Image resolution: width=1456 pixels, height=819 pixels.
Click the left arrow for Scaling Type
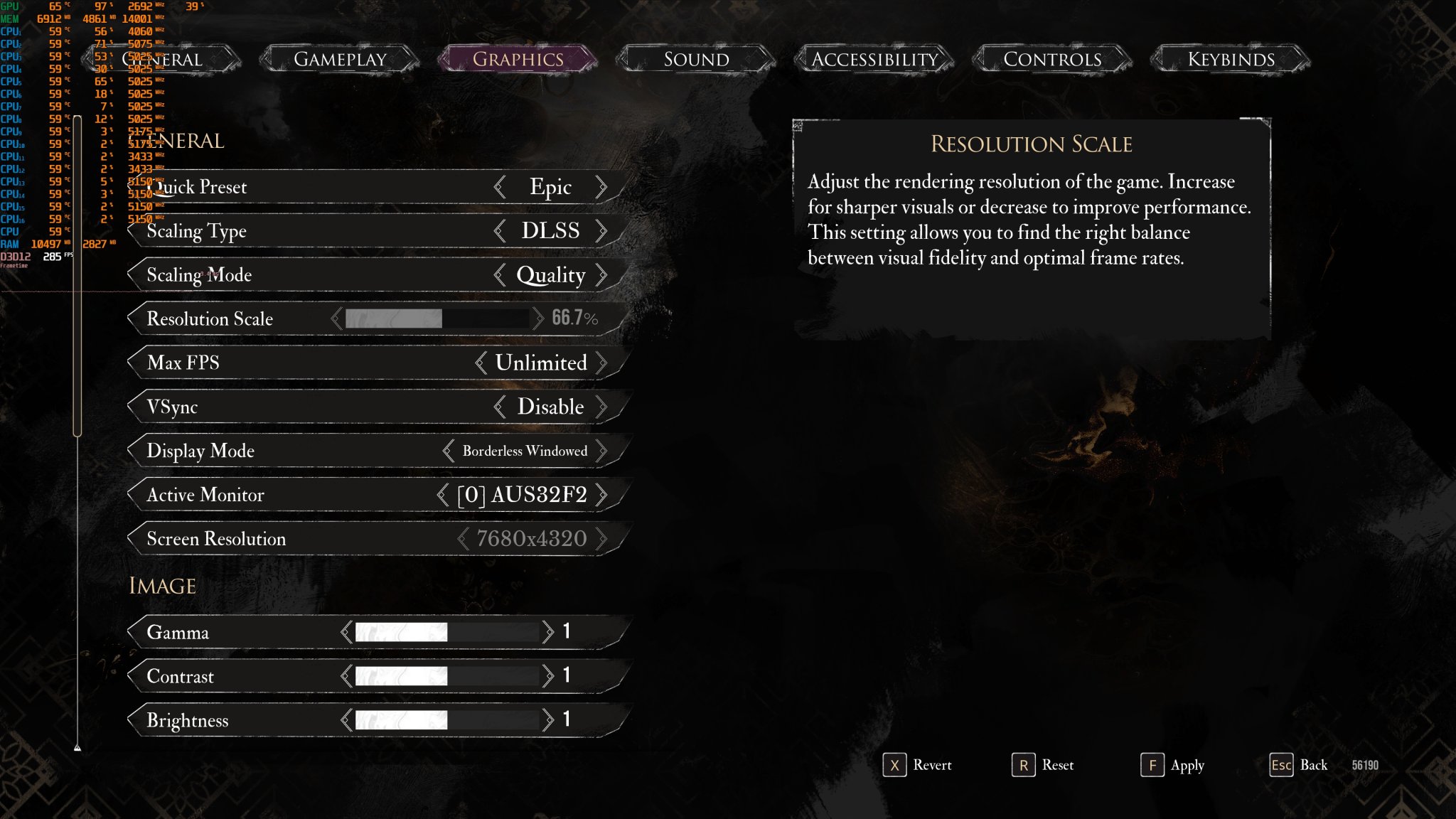coord(500,231)
